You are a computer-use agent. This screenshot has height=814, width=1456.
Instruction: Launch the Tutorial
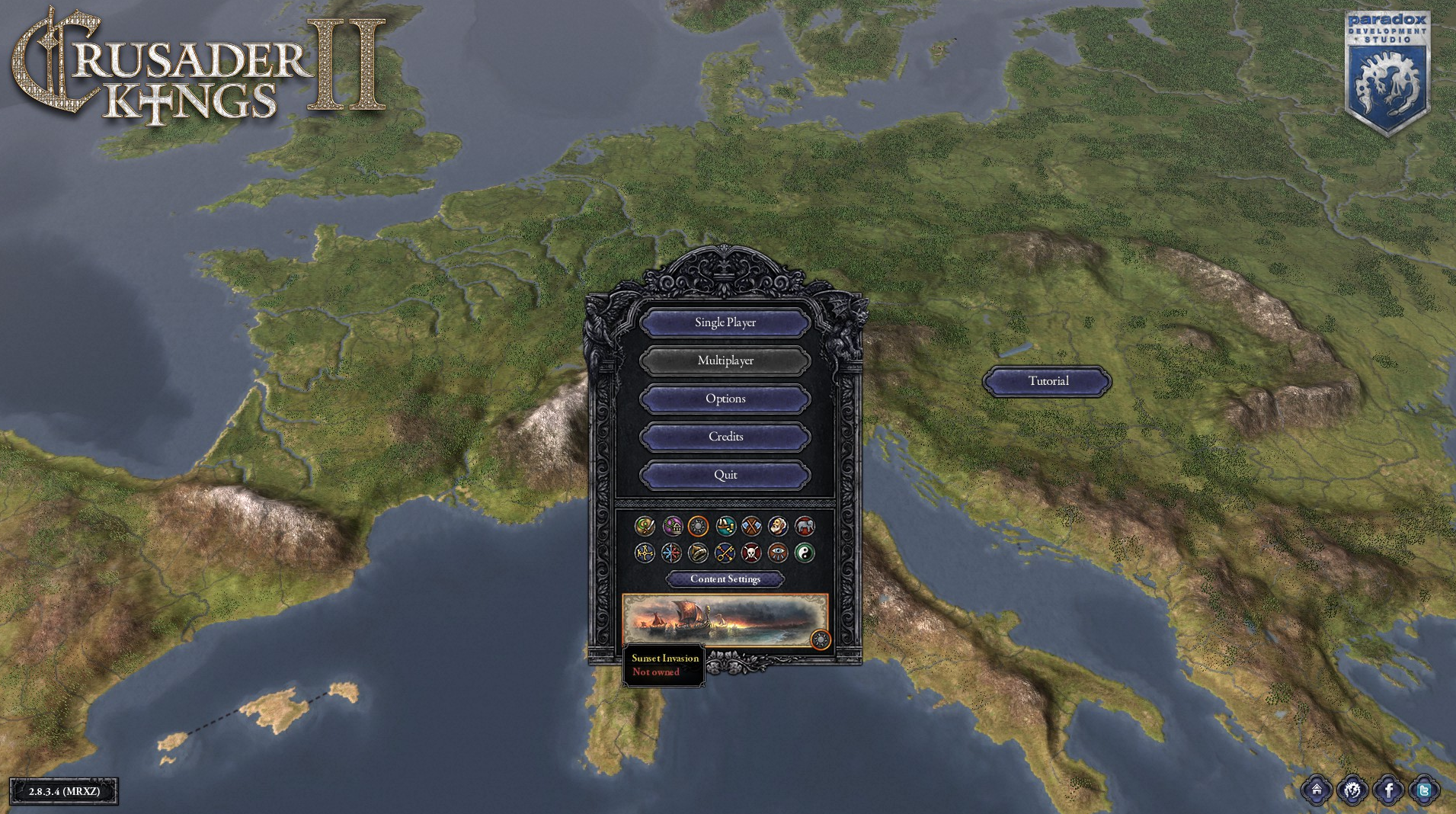pyautogui.click(x=1047, y=381)
